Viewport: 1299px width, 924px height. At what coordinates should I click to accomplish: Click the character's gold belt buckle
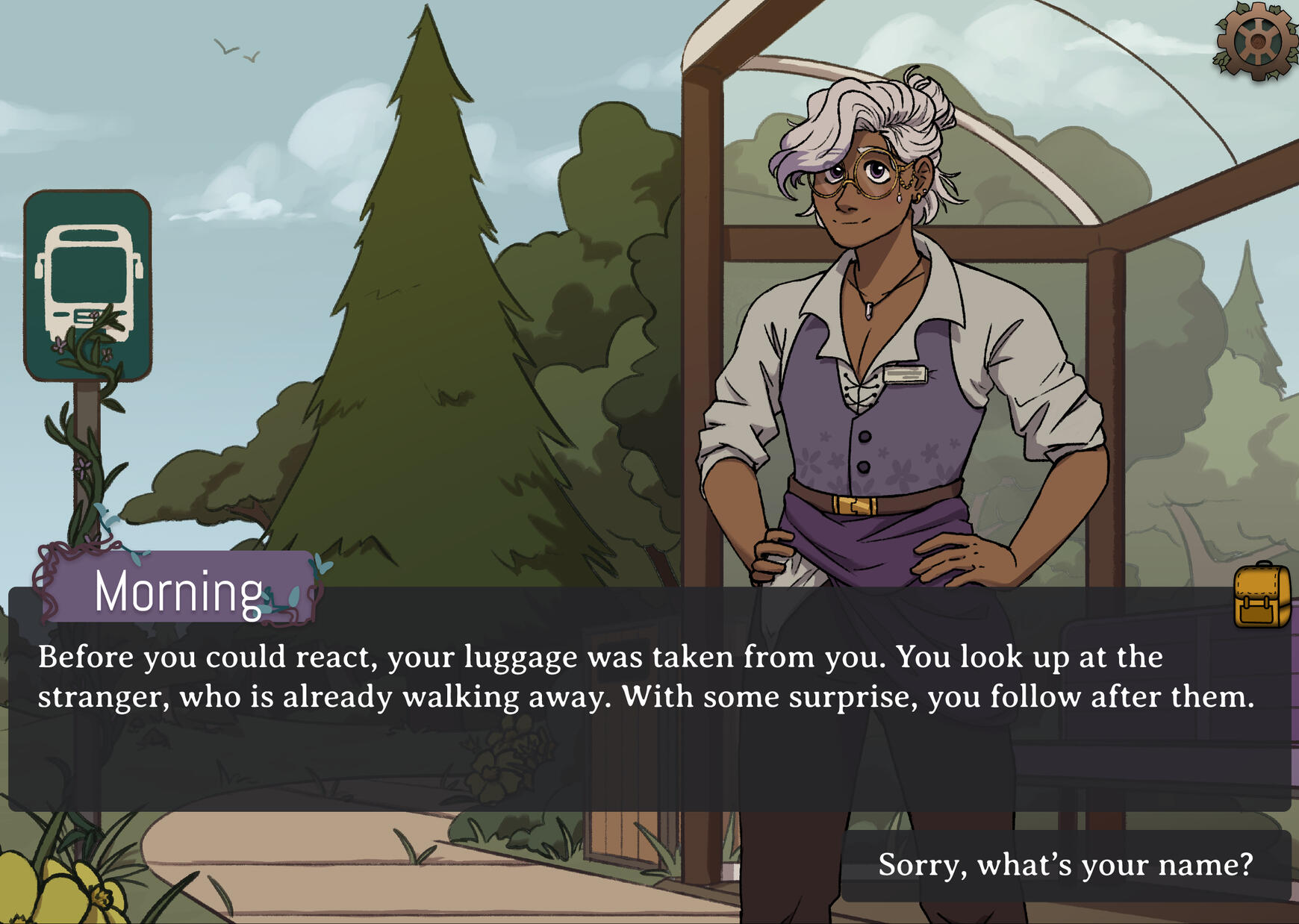(x=853, y=505)
